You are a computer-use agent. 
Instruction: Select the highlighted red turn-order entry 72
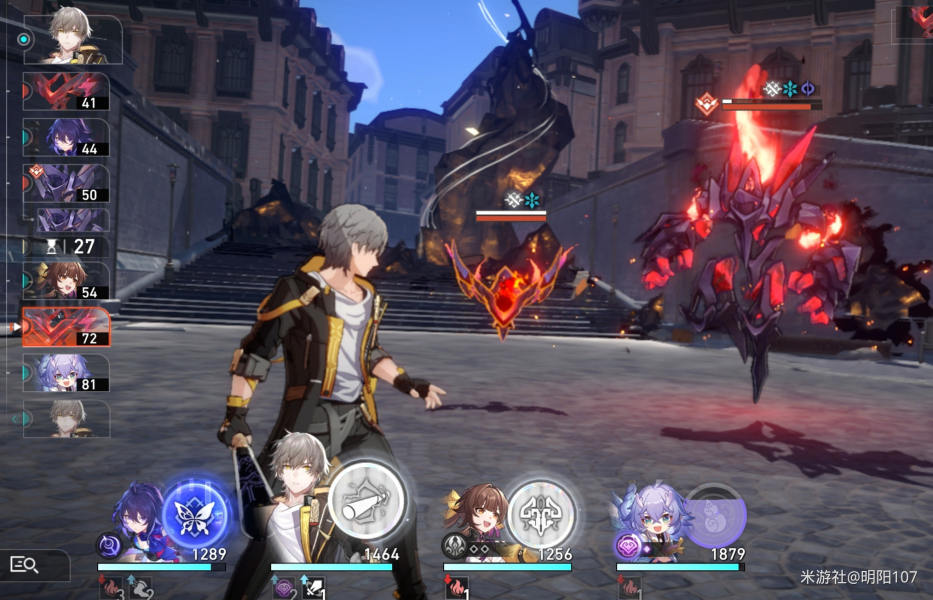[66, 327]
